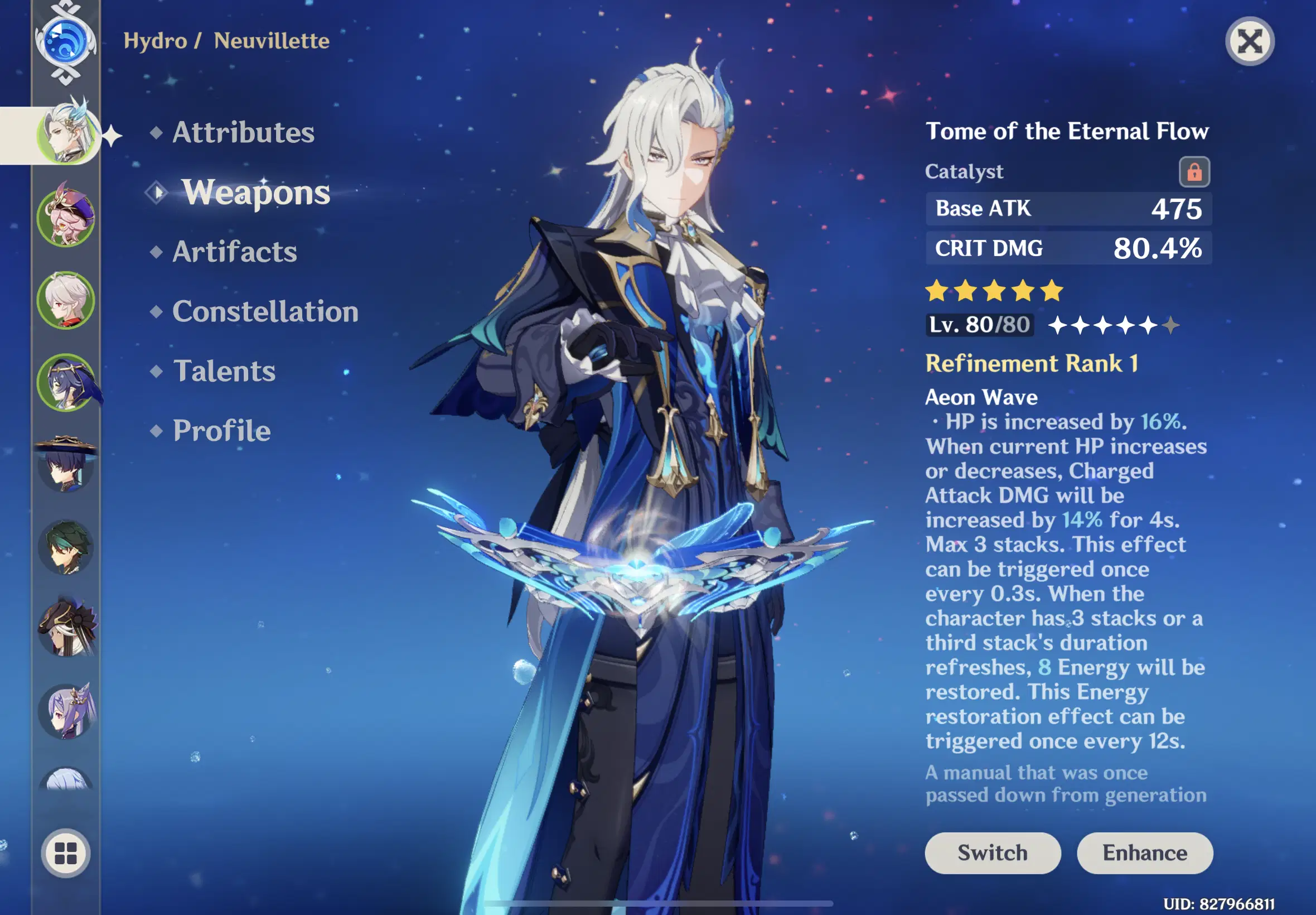Open the Constellation section
This screenshot has height=915, width=1316.
pos(266,311)
